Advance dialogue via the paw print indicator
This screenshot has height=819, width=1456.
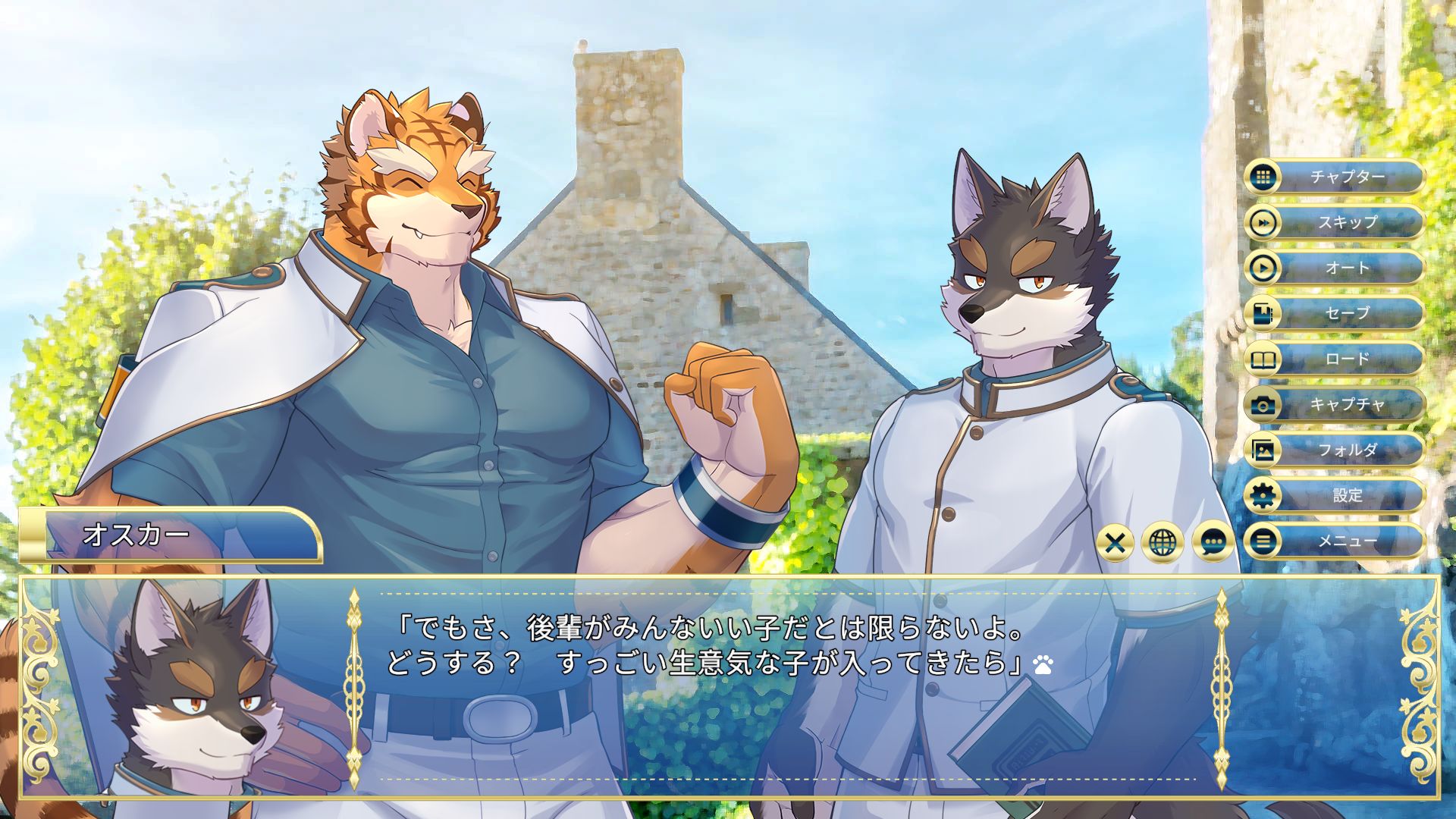pyautogui.click(x=1043, y=666)
